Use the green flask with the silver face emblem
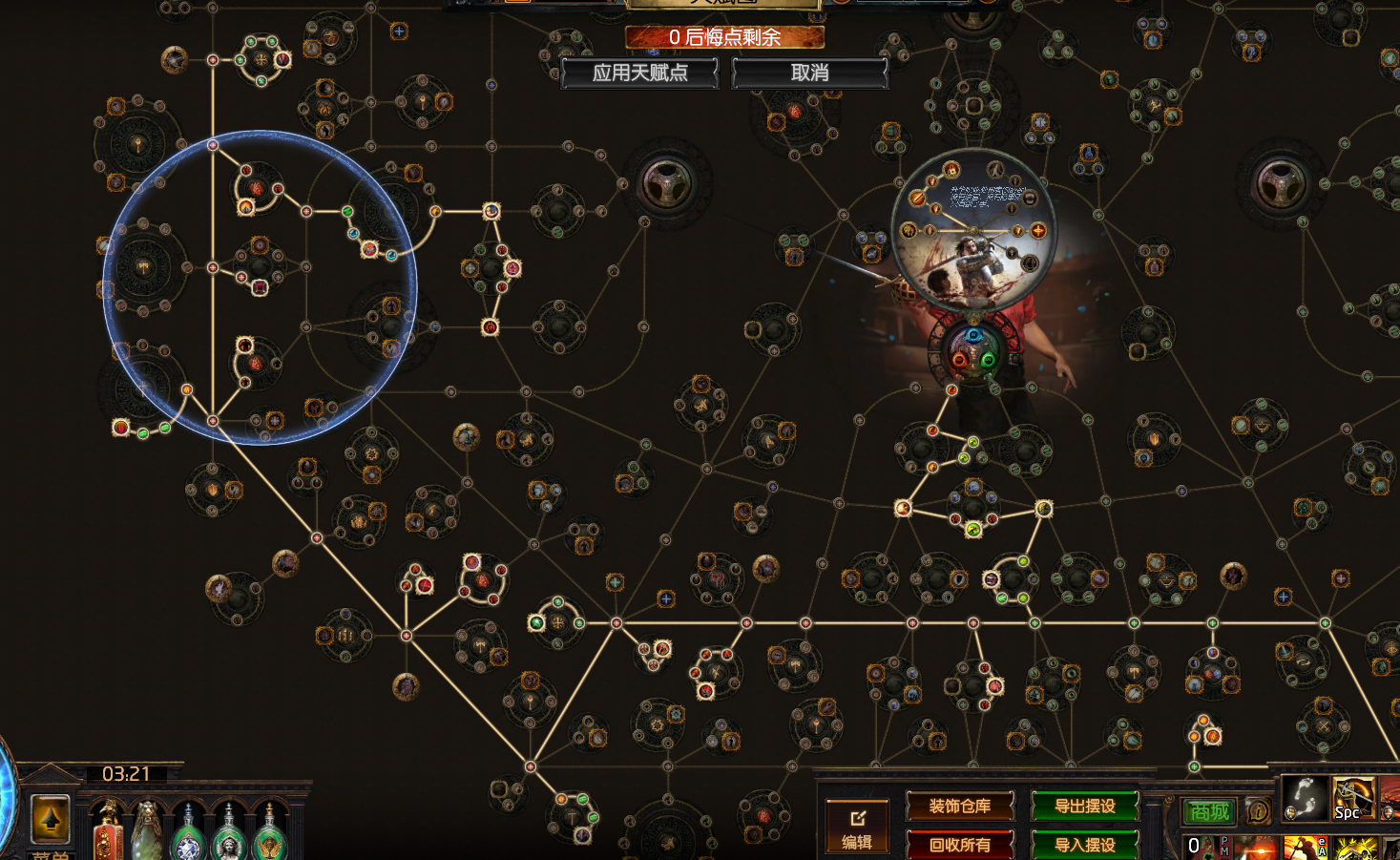Image resolution: width=1400 pixels, height=860 pixels. coord(229,838)
